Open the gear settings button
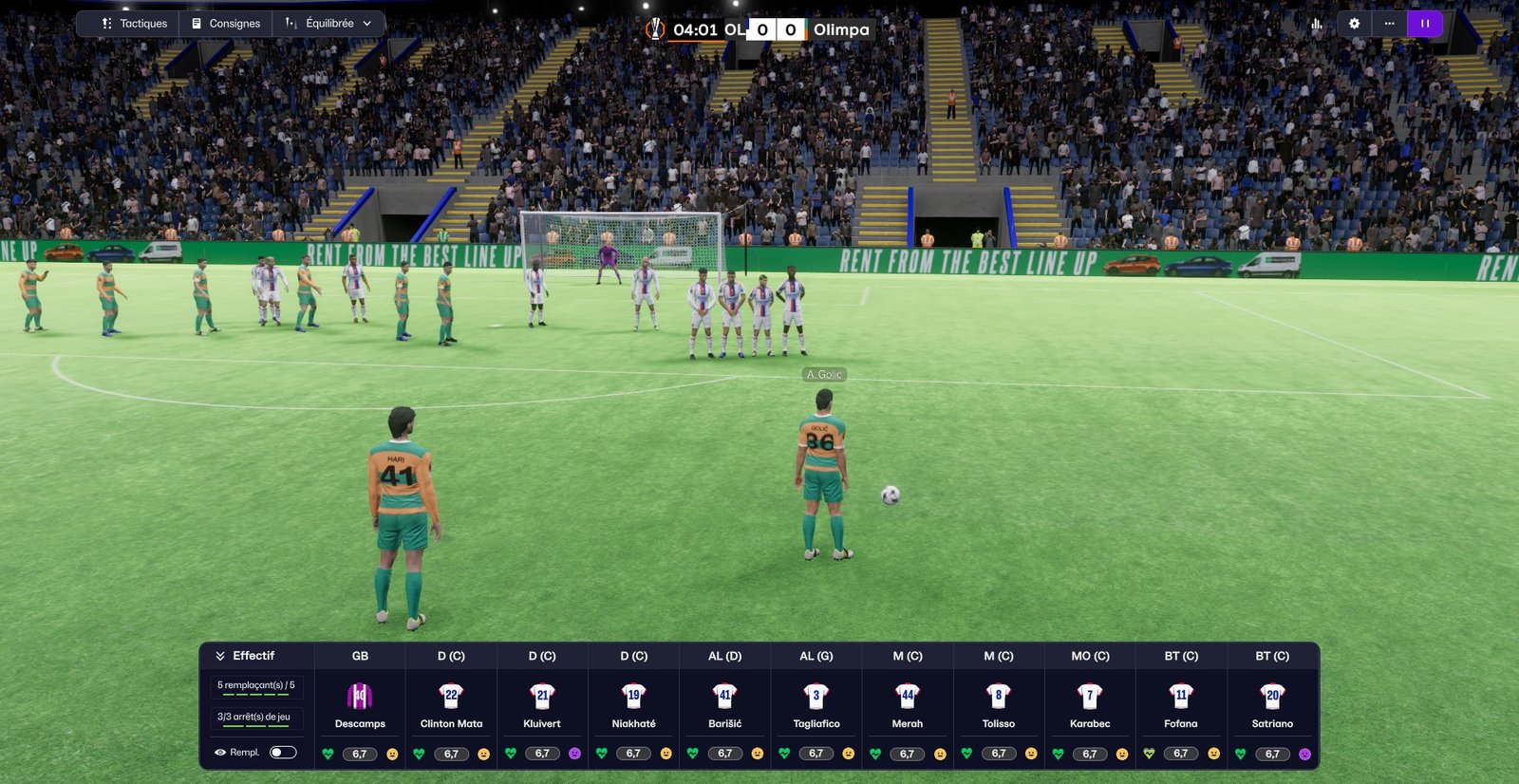This screenshot has width=1519, height=784. pos(1355,24)
